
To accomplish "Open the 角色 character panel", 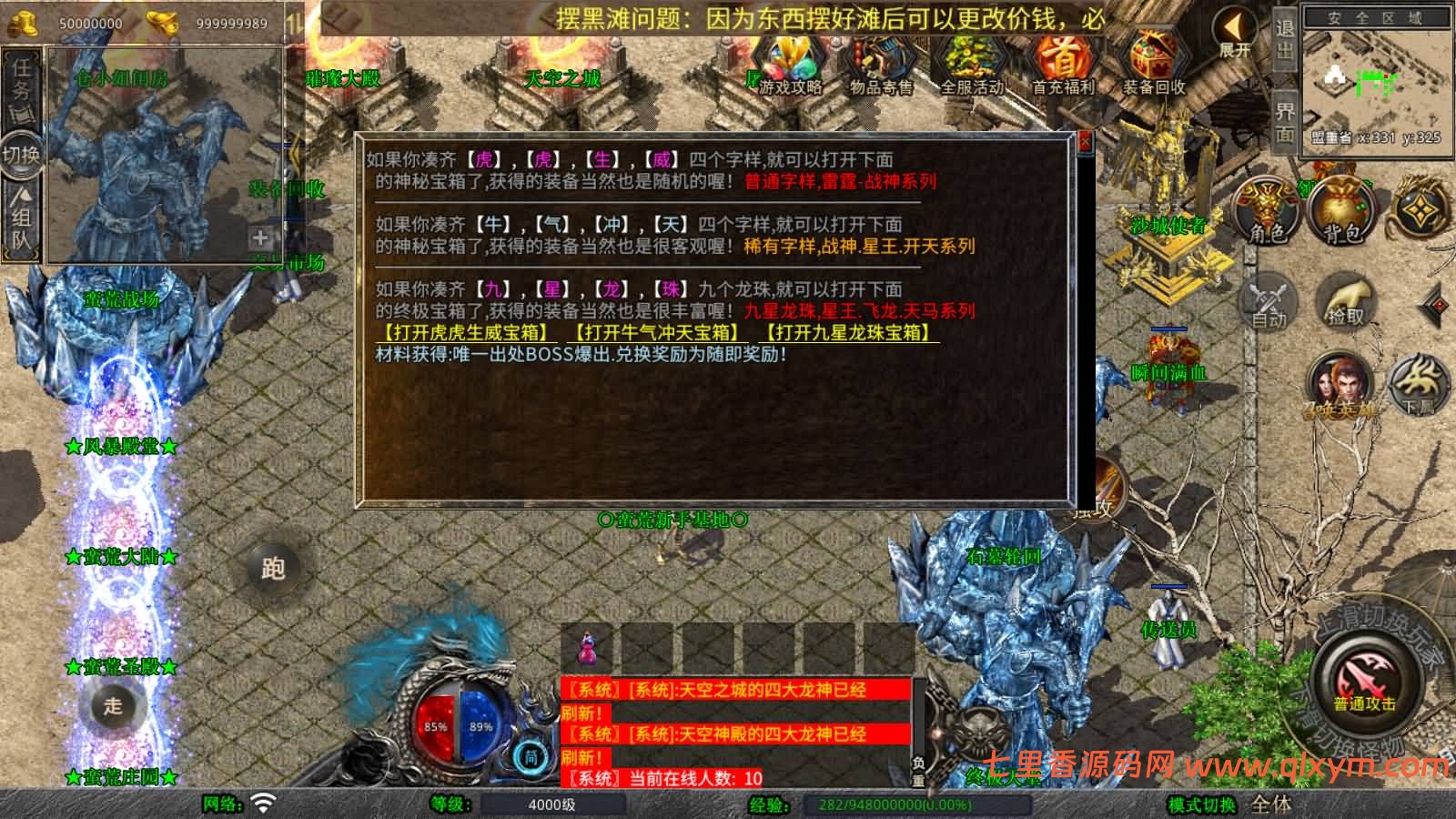I will pyautogui.click(x=1265, y=209).
